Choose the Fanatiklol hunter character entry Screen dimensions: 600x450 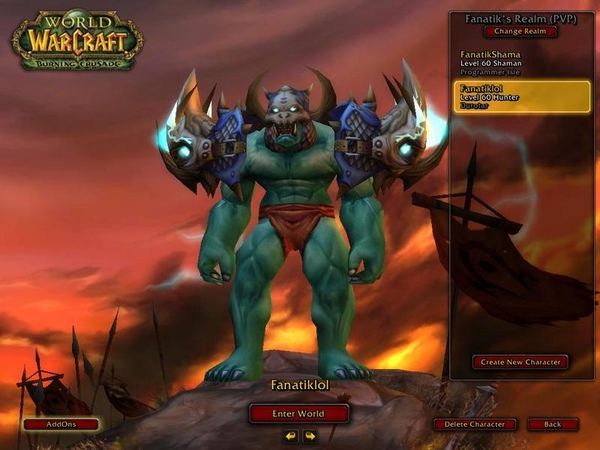(520, 95)
